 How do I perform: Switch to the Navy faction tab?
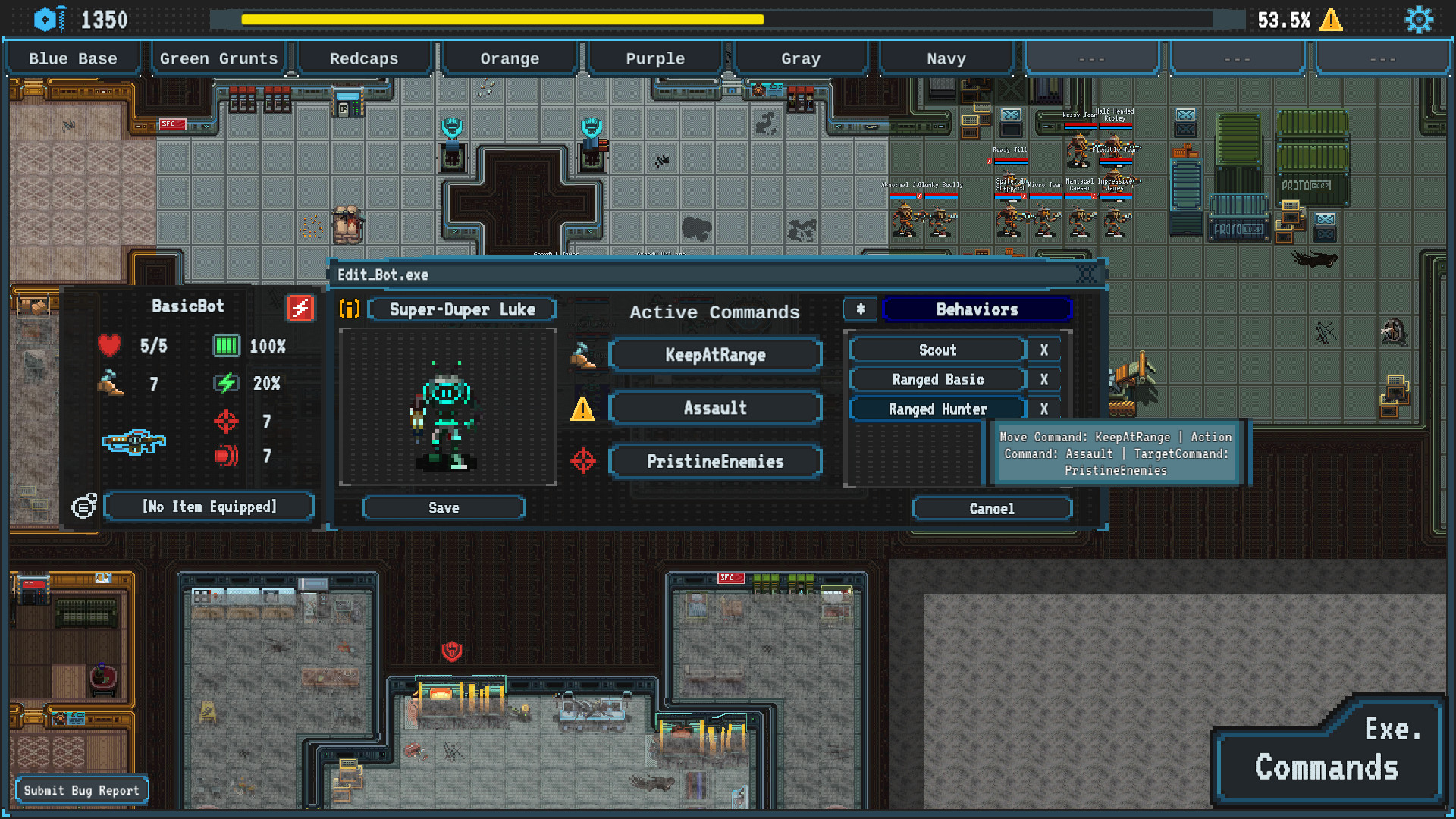pos(946,58)
